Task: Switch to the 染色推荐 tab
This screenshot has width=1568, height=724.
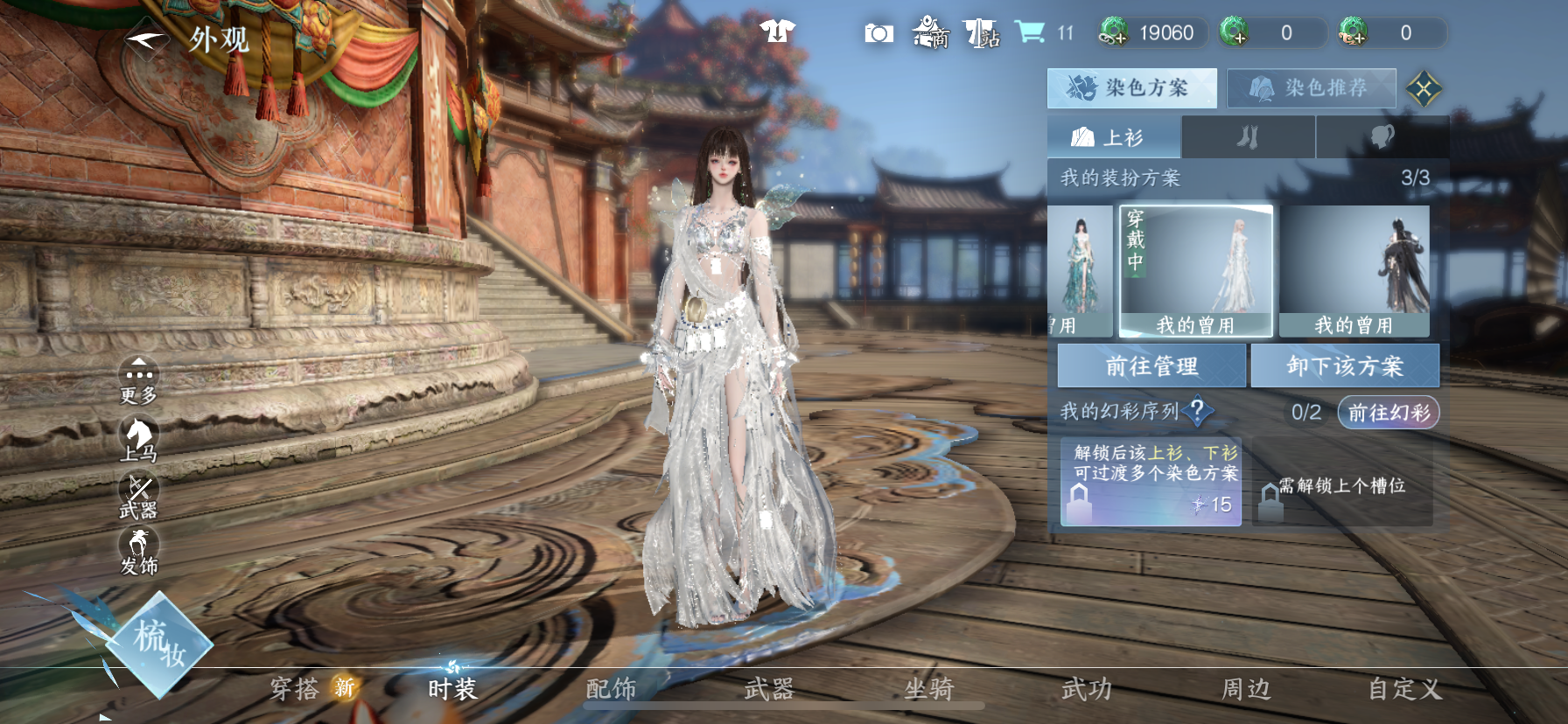Action: (1311, 88)
